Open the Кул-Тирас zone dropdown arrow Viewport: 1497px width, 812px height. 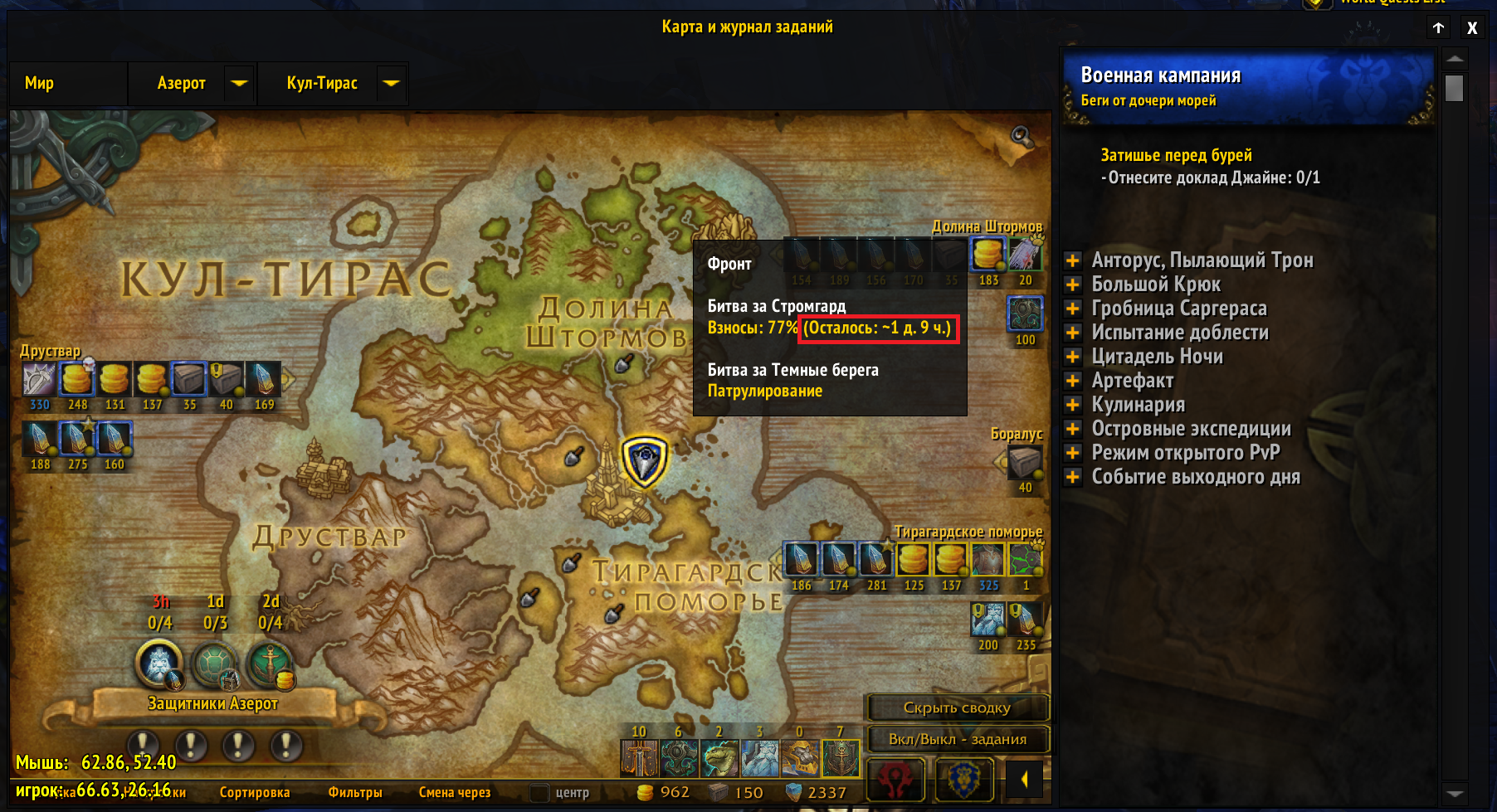[392, 83]
